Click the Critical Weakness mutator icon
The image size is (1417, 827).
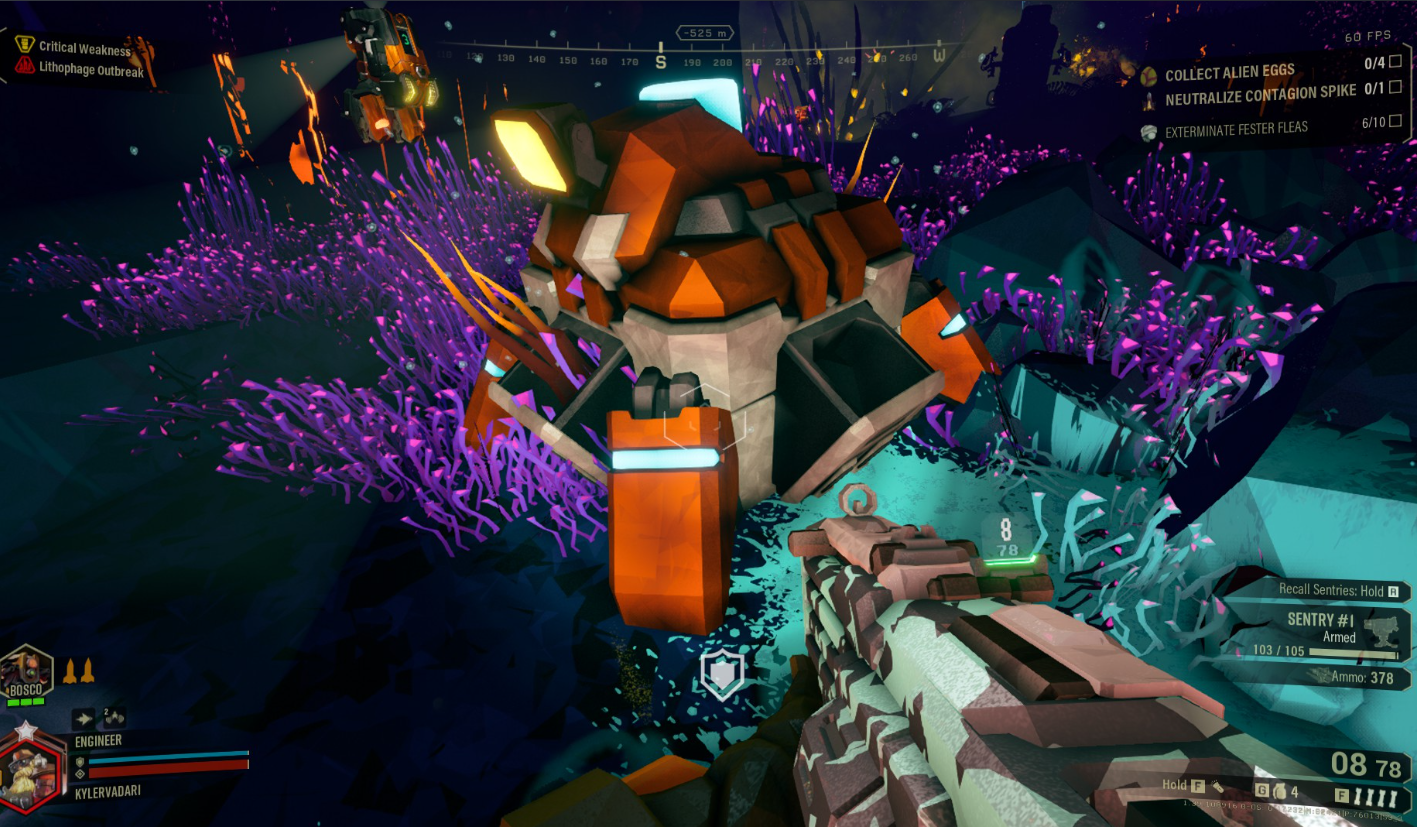point(25,45)
